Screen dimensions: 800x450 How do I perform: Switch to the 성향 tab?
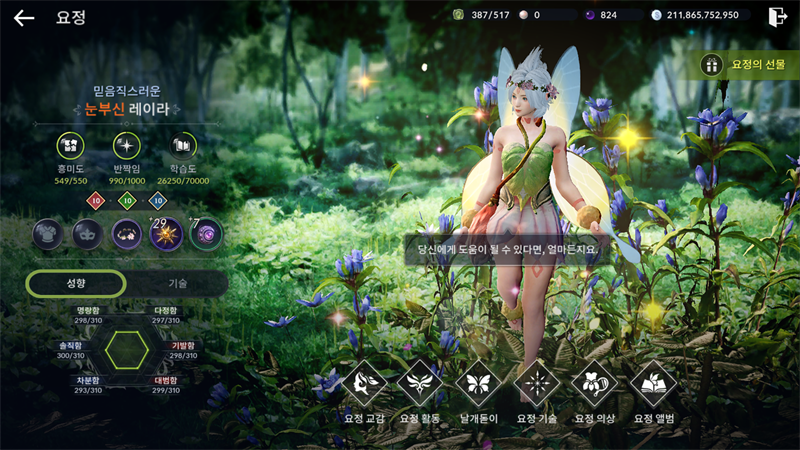(76, 283)
